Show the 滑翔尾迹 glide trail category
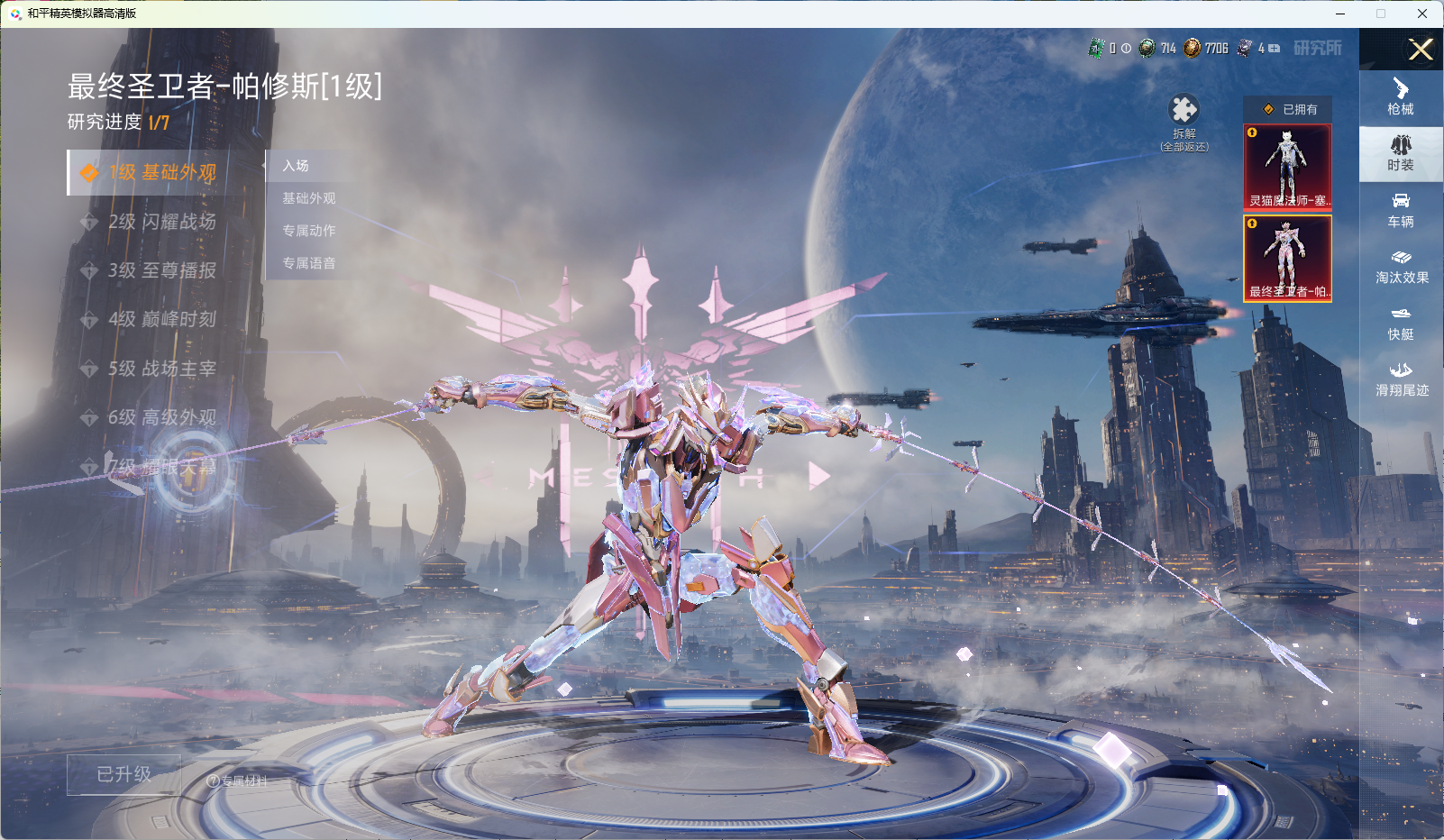The height and width of the screenshot is (840, 1444). point(1401,379)
